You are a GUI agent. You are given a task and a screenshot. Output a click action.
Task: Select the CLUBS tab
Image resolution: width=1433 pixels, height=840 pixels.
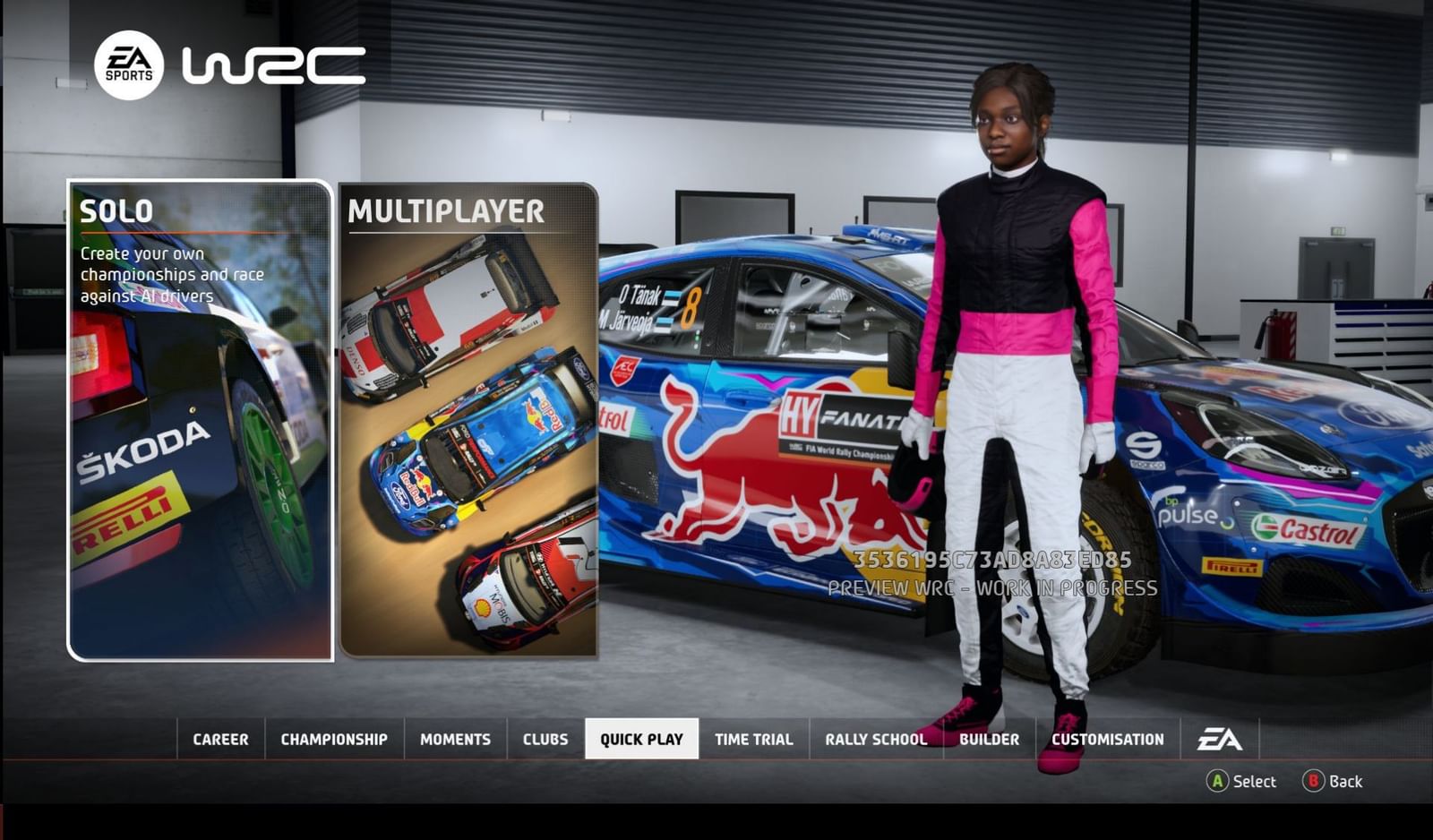tap(545, 739)
